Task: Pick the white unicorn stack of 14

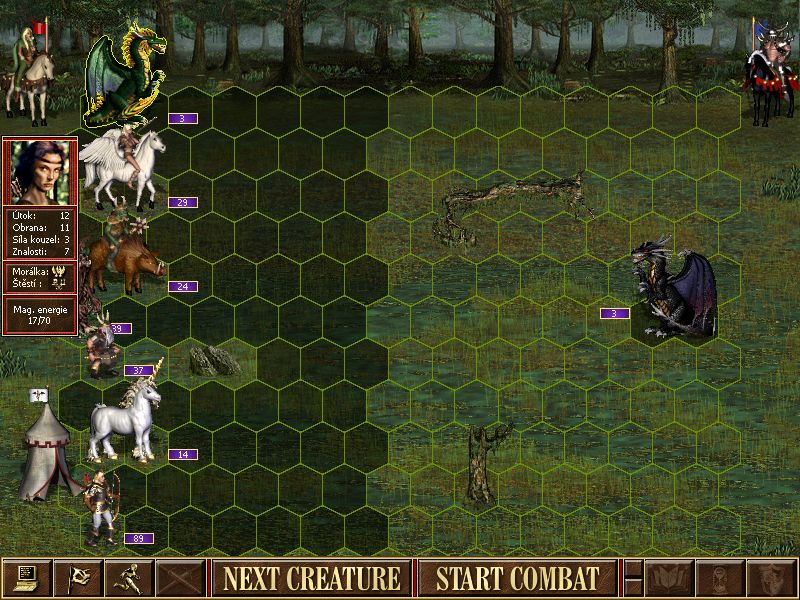Action: (x=124, y=420)
